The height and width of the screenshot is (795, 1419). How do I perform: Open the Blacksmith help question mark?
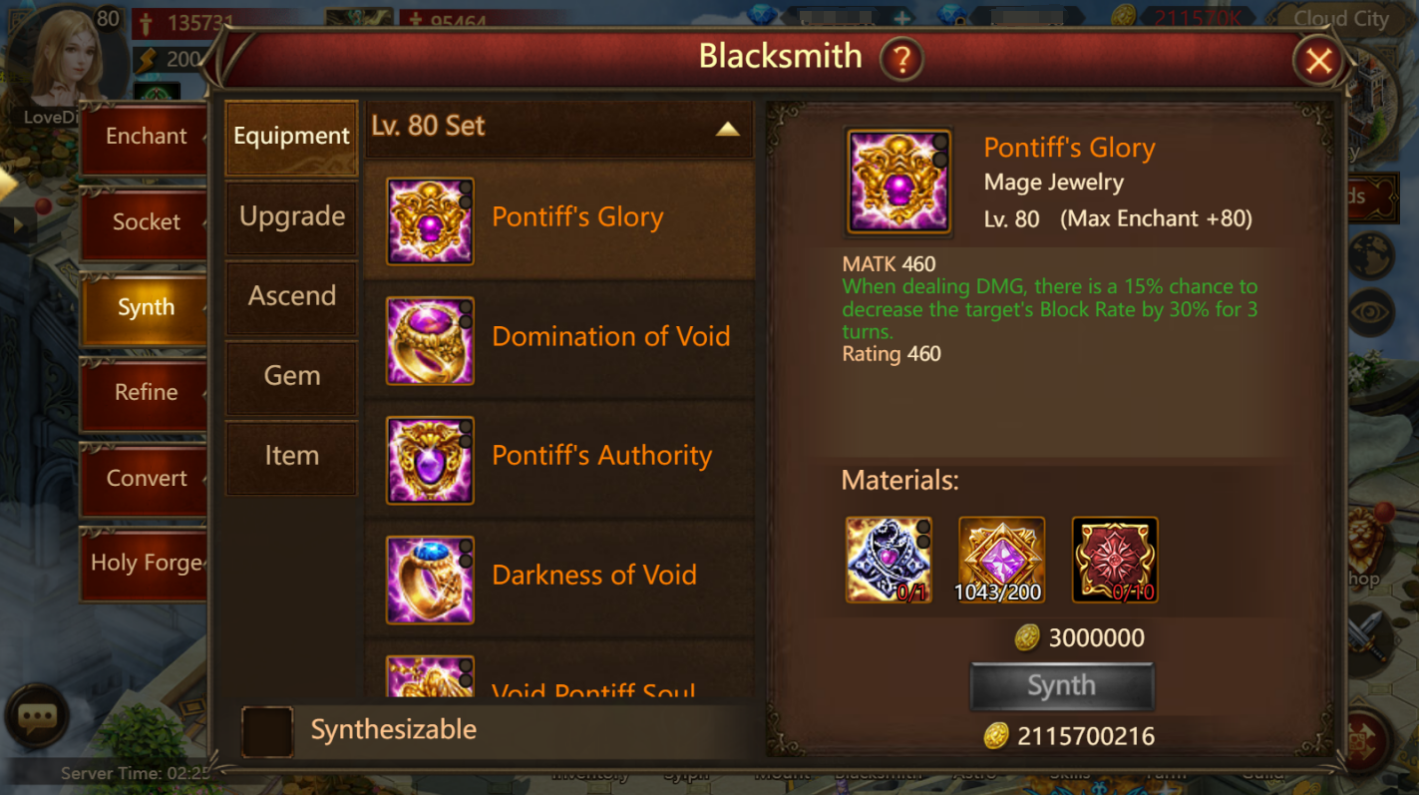[900, 60]
